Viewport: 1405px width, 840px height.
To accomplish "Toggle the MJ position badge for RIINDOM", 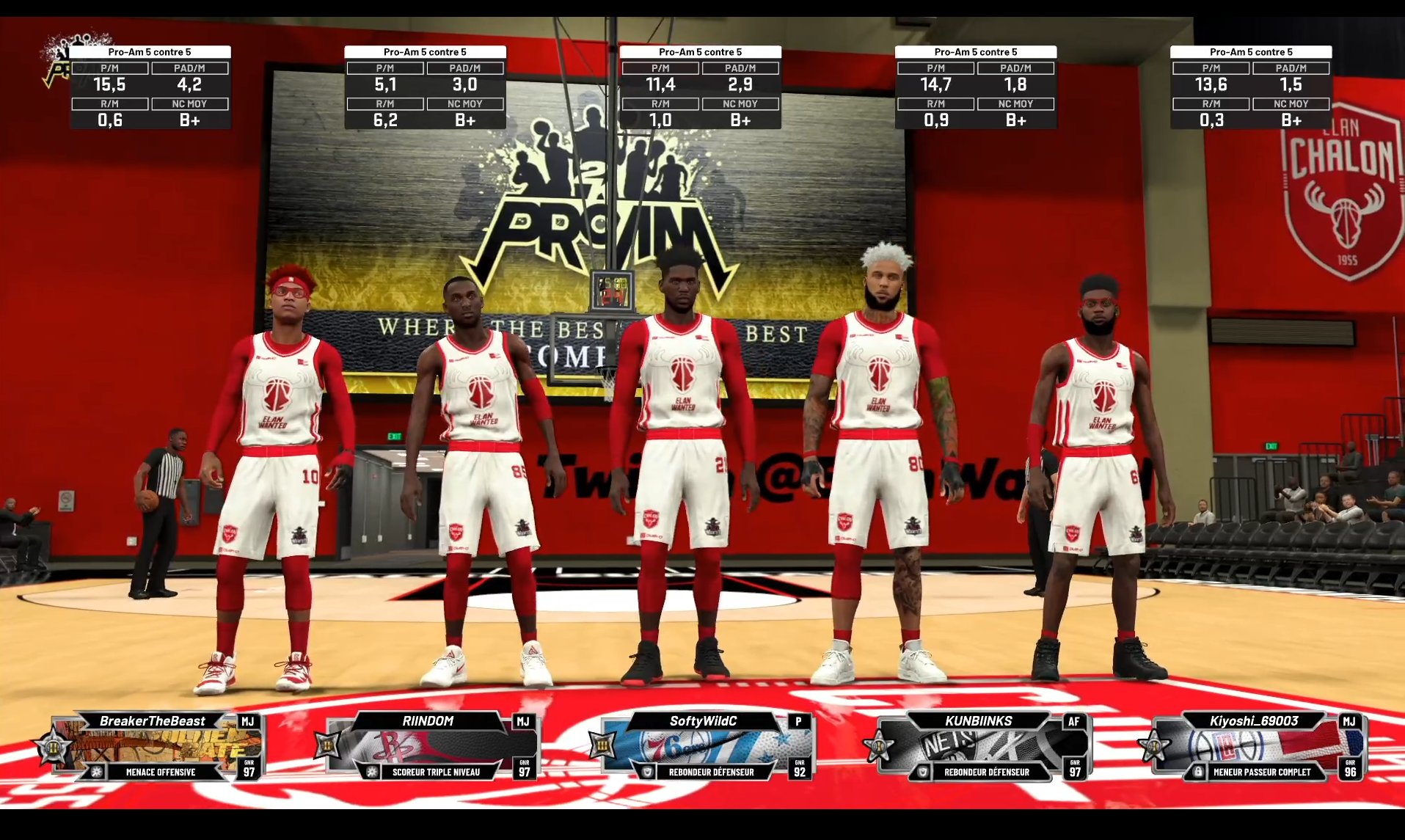I will (523, 721).
